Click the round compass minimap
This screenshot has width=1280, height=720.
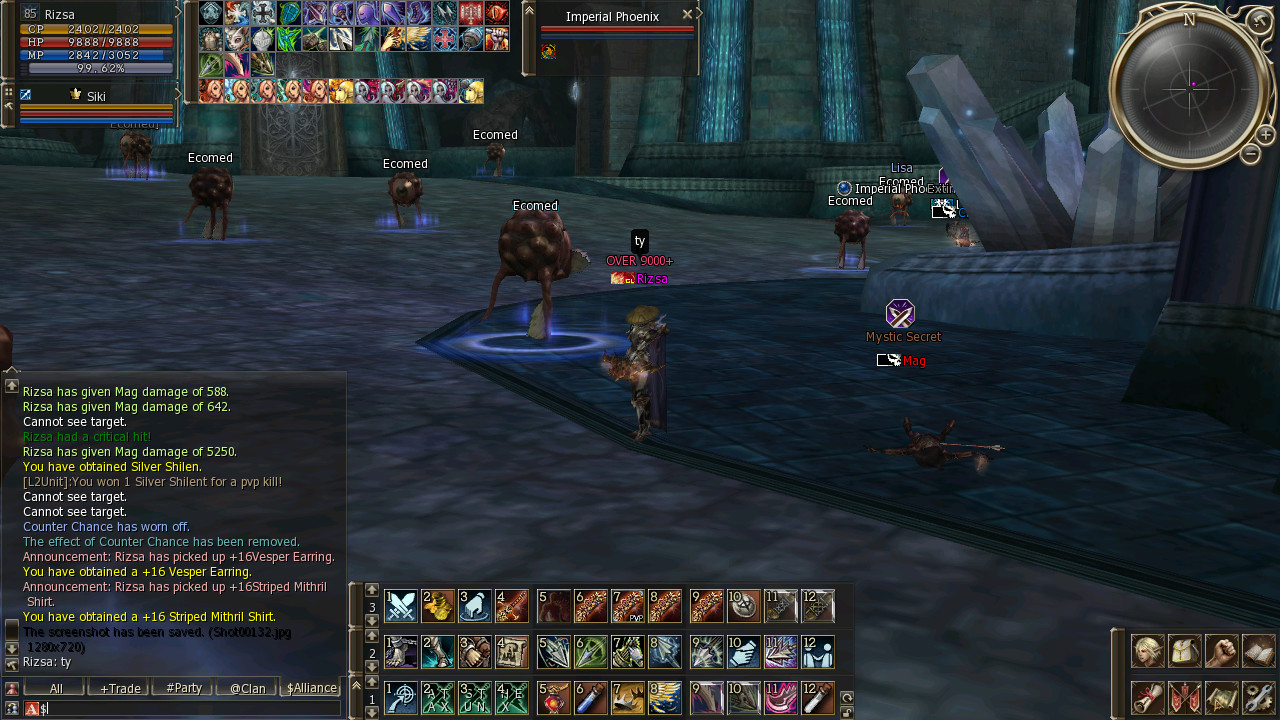click(1188, 87)
